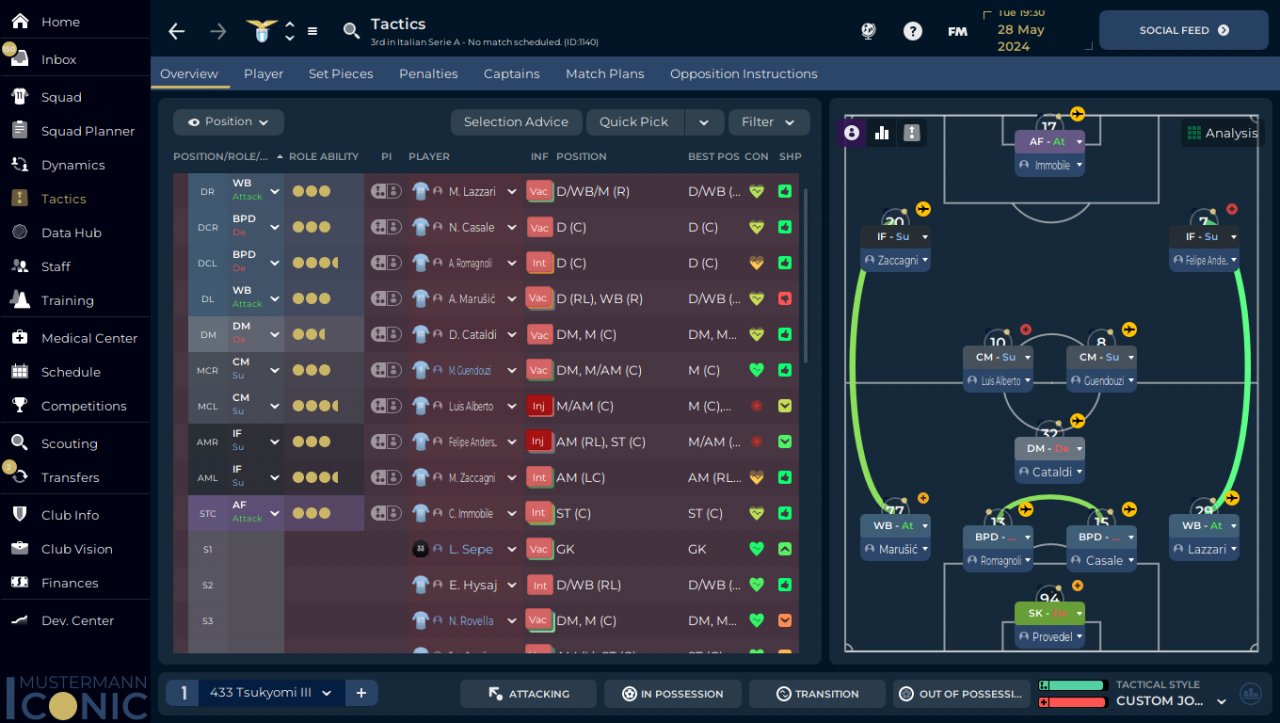
Task: Select L. Sepe in the substitutes list
Action: coord(470,549)
